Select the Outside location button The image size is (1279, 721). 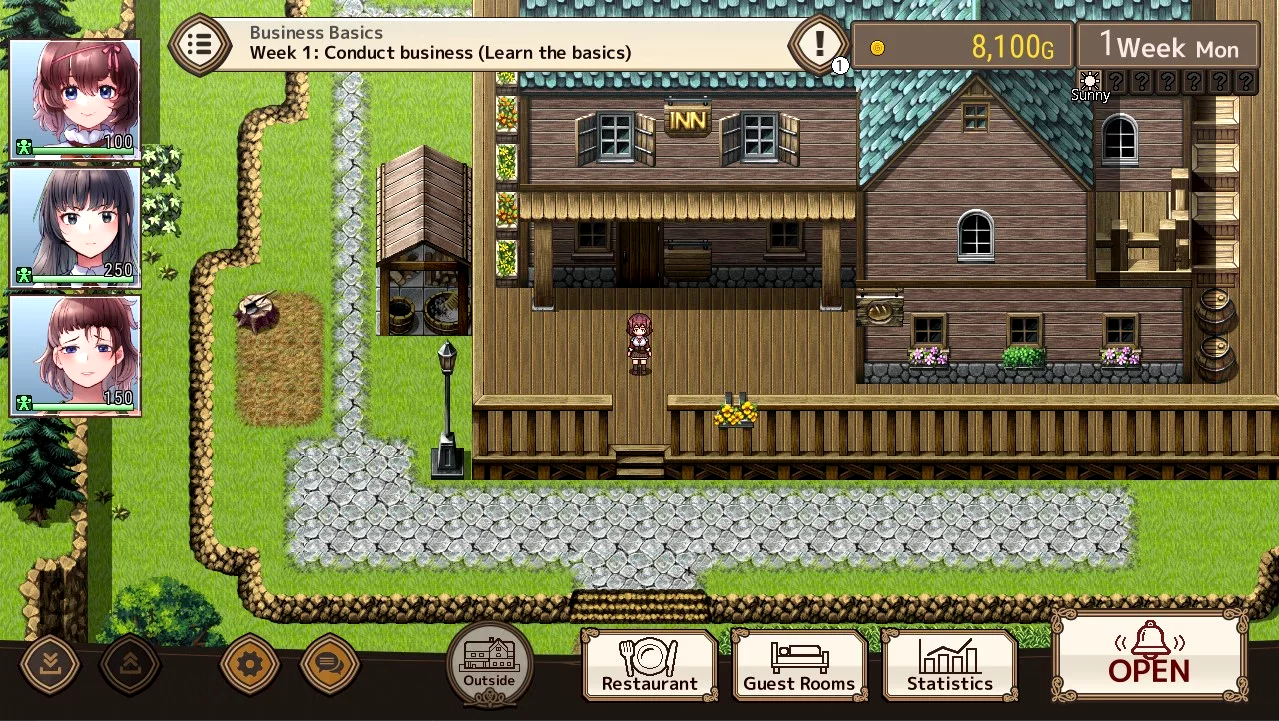[489, 662]
